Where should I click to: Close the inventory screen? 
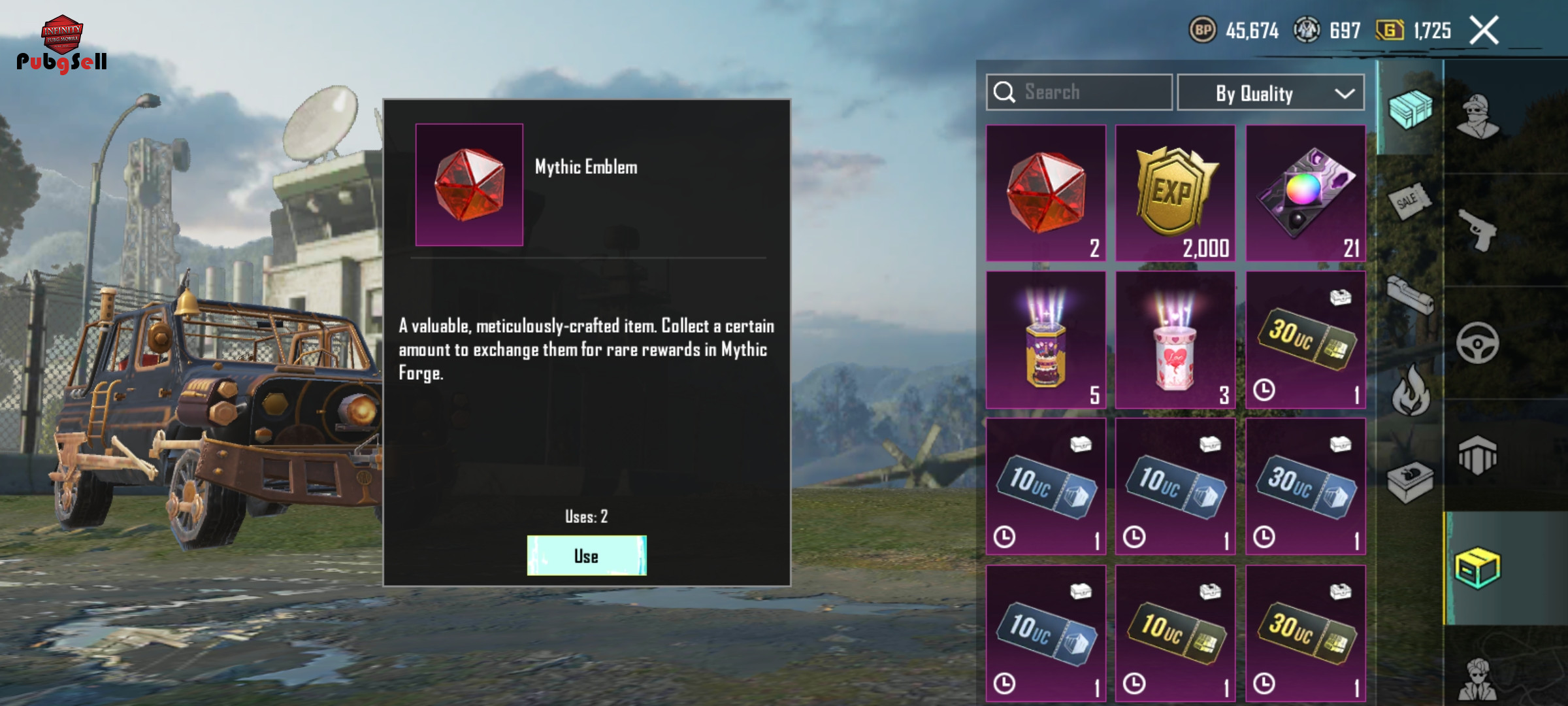click(1484, 31)
